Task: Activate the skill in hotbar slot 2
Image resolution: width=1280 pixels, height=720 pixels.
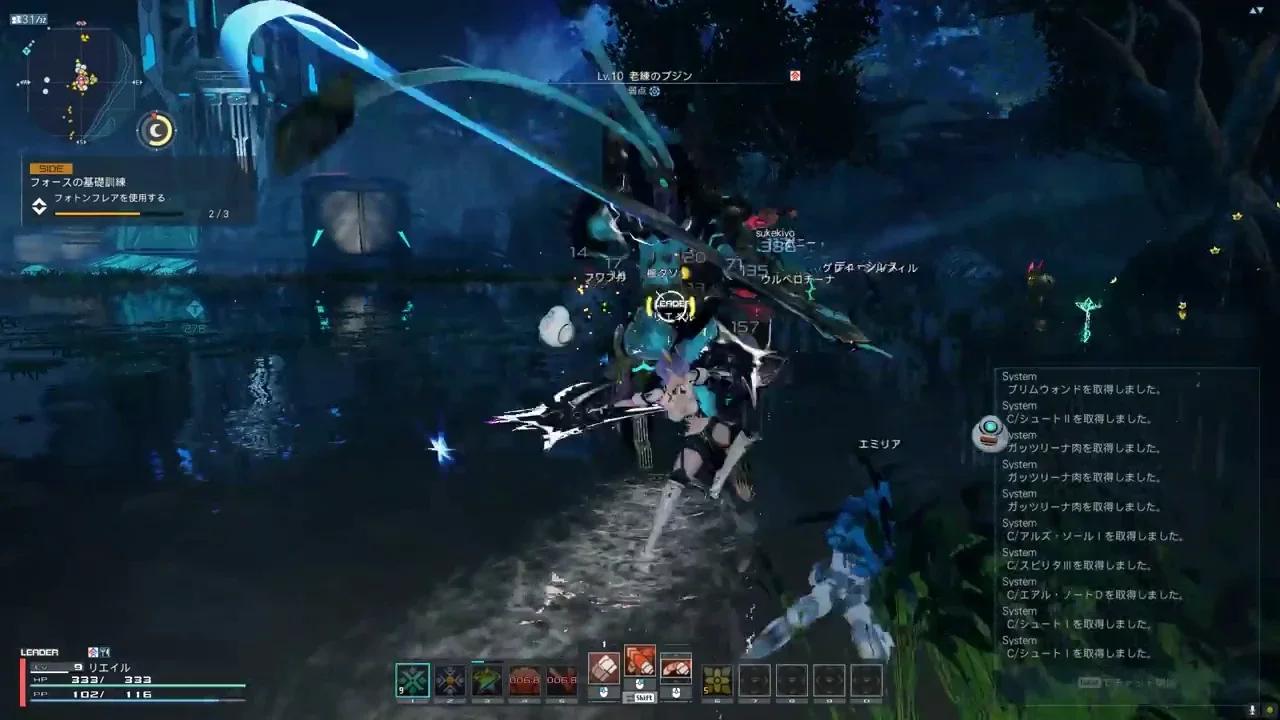Action: tap(450, 679)
